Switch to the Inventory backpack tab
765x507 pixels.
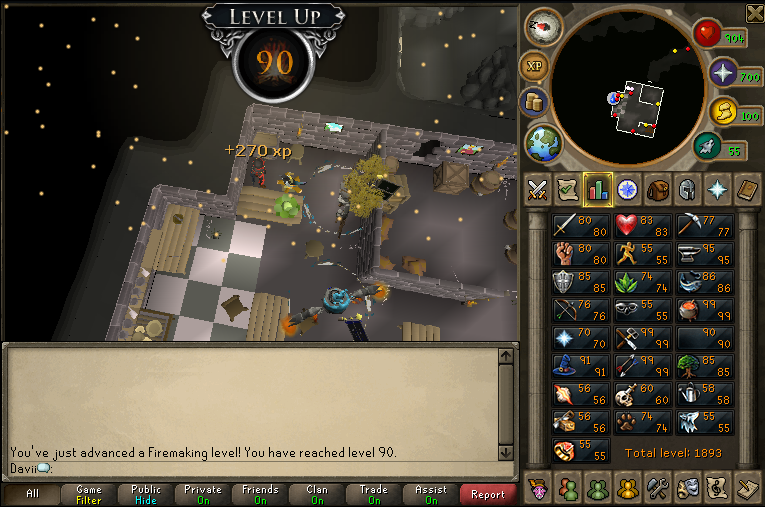pos(658,188)
